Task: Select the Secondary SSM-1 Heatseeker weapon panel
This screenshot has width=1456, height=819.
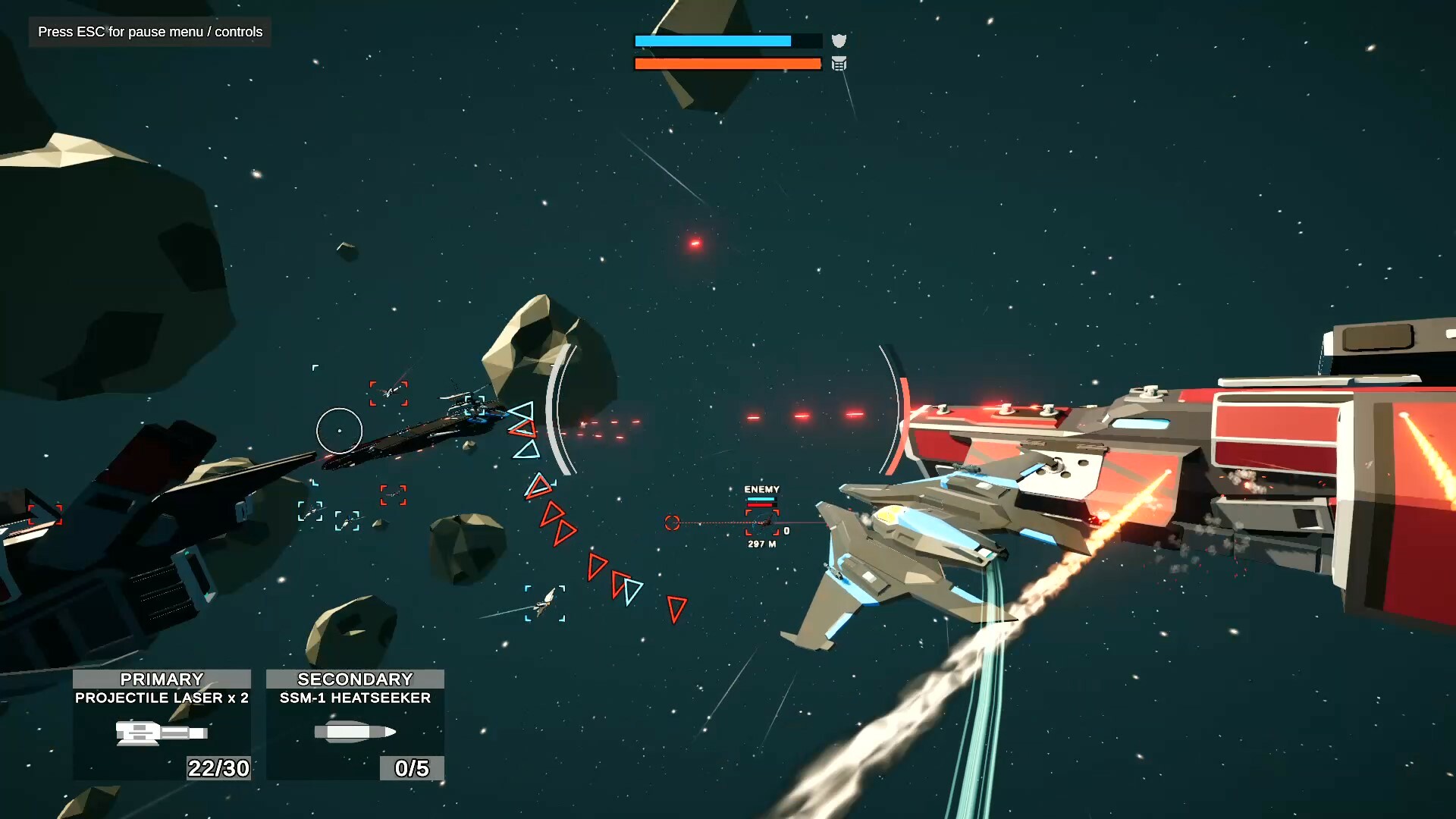Action: (x=355, y=724)
